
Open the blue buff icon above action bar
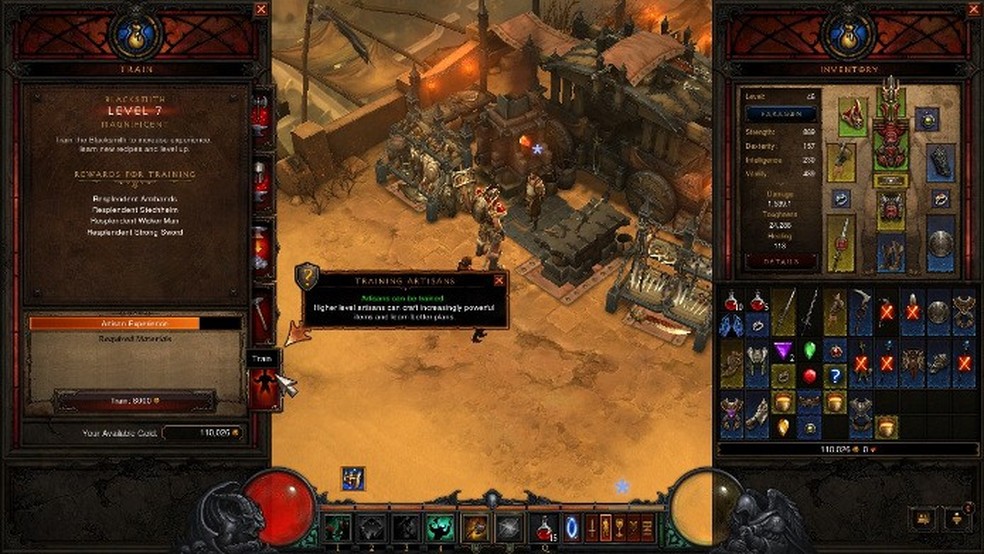point(352,478)
